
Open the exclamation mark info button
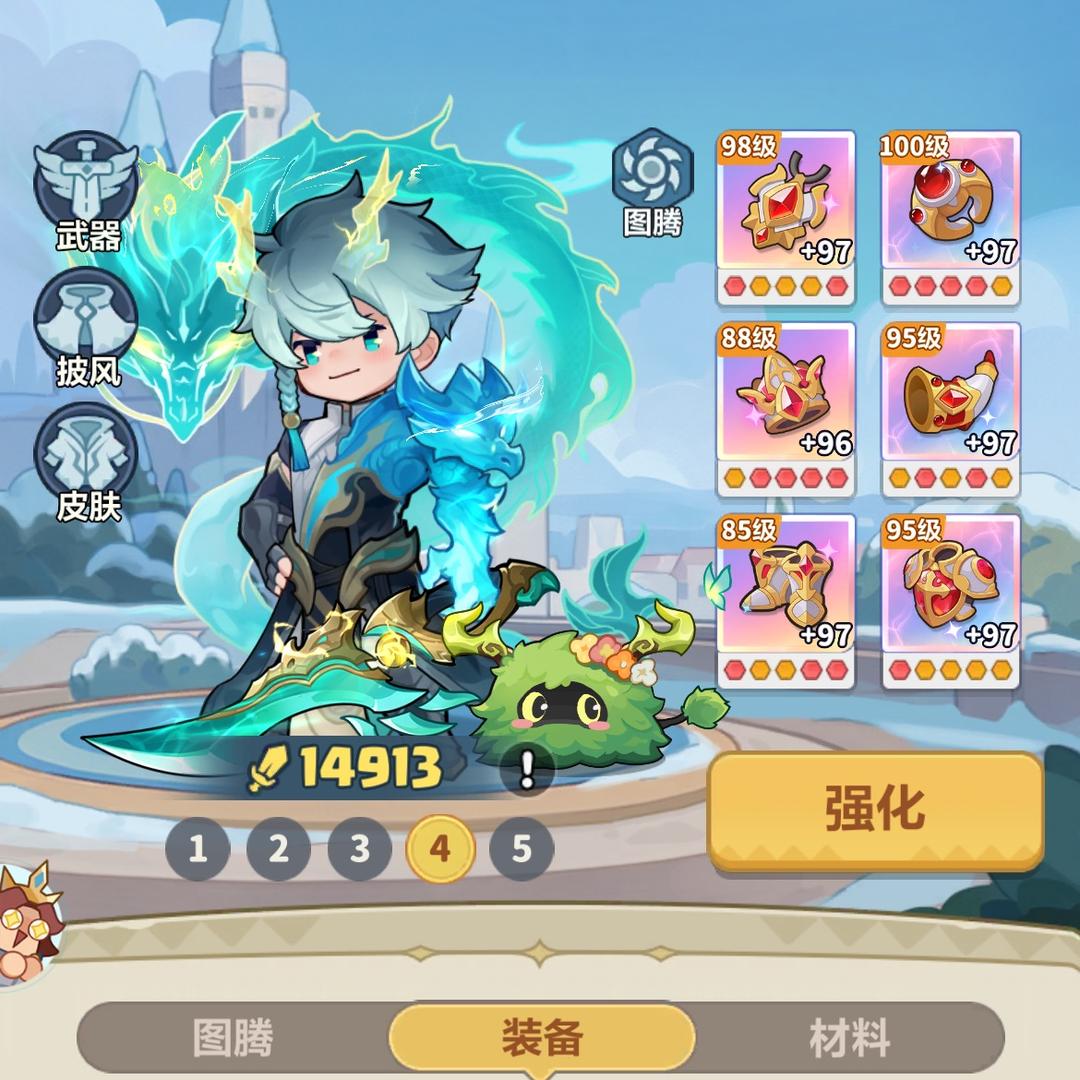(527, 770)
